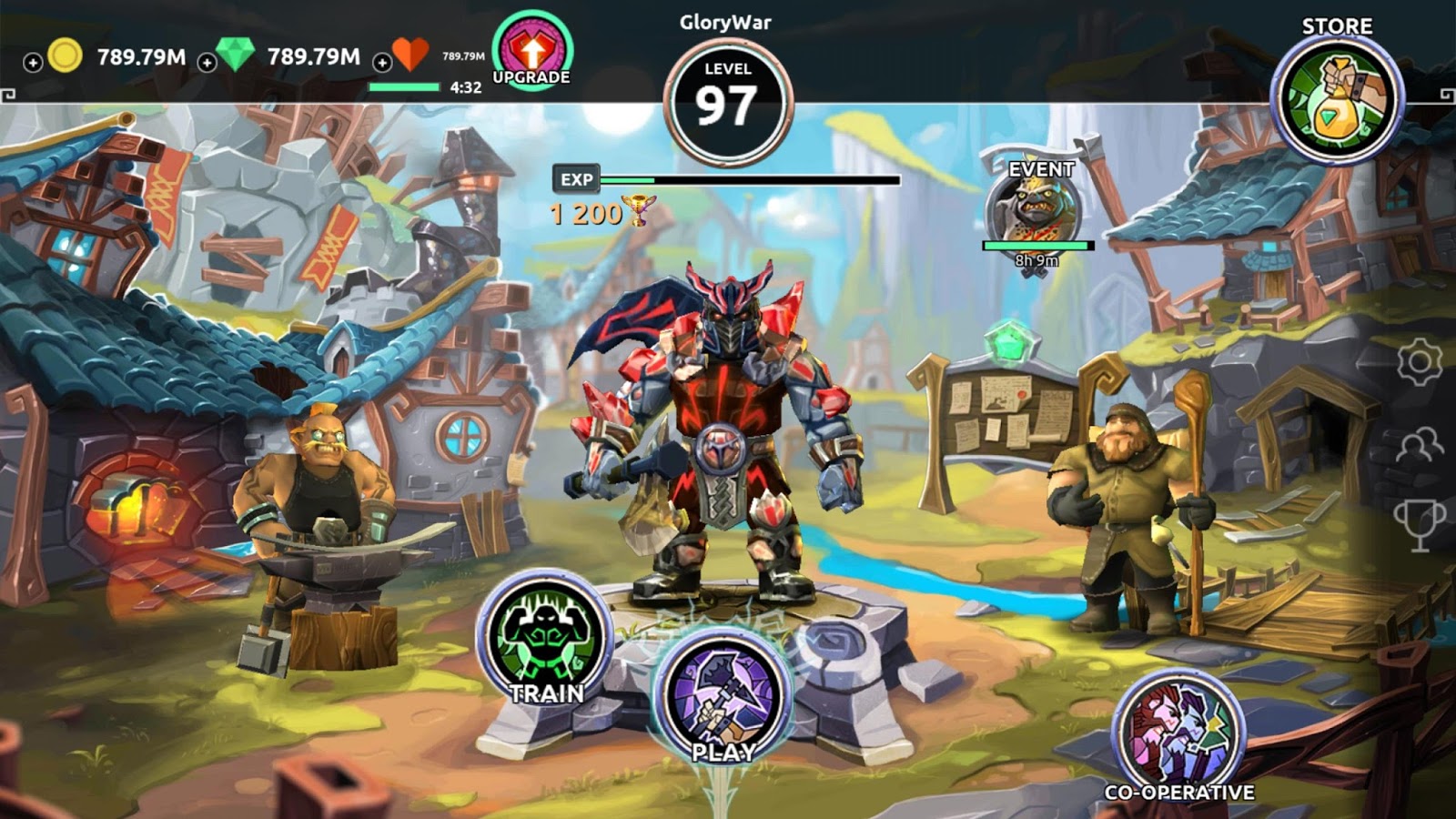
Task: Add more hearts with plus button
Action: click(382, 62)
